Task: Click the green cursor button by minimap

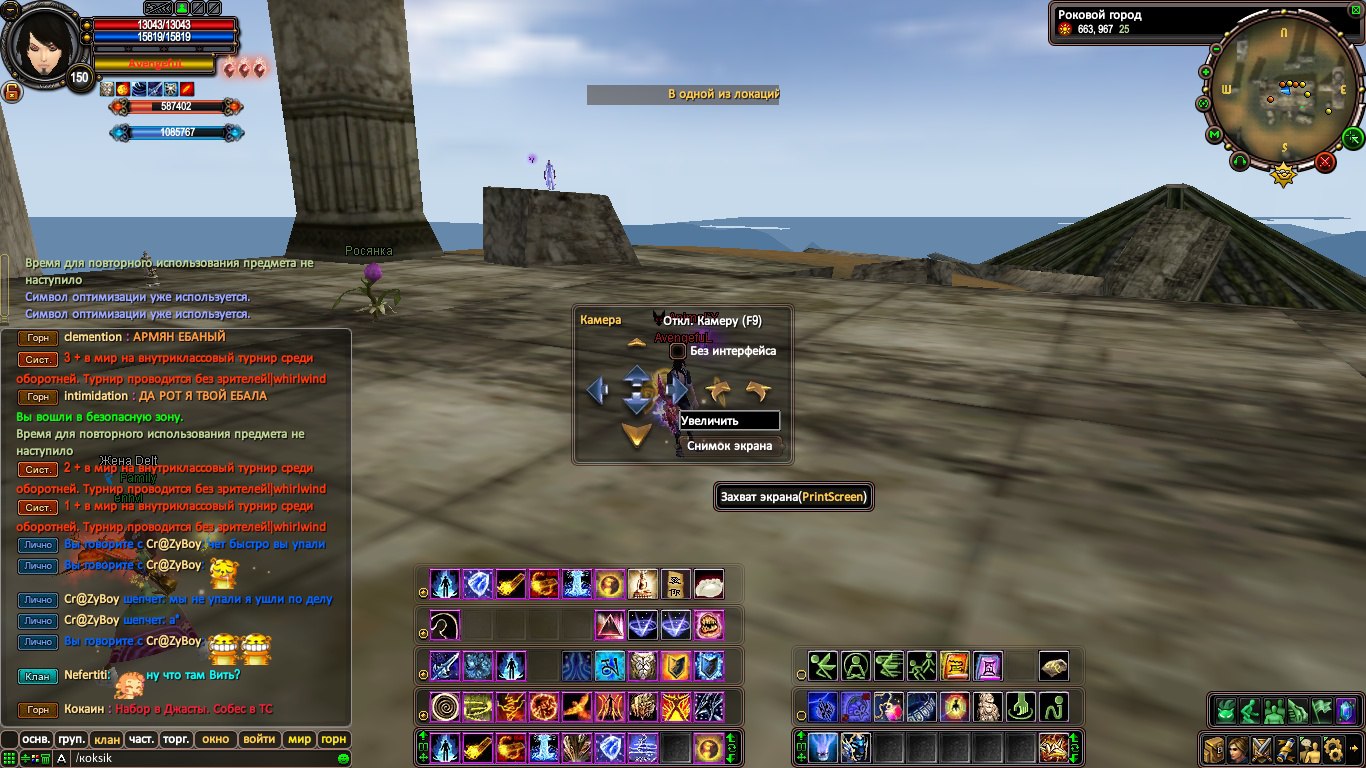Action: click(1353, 136)
